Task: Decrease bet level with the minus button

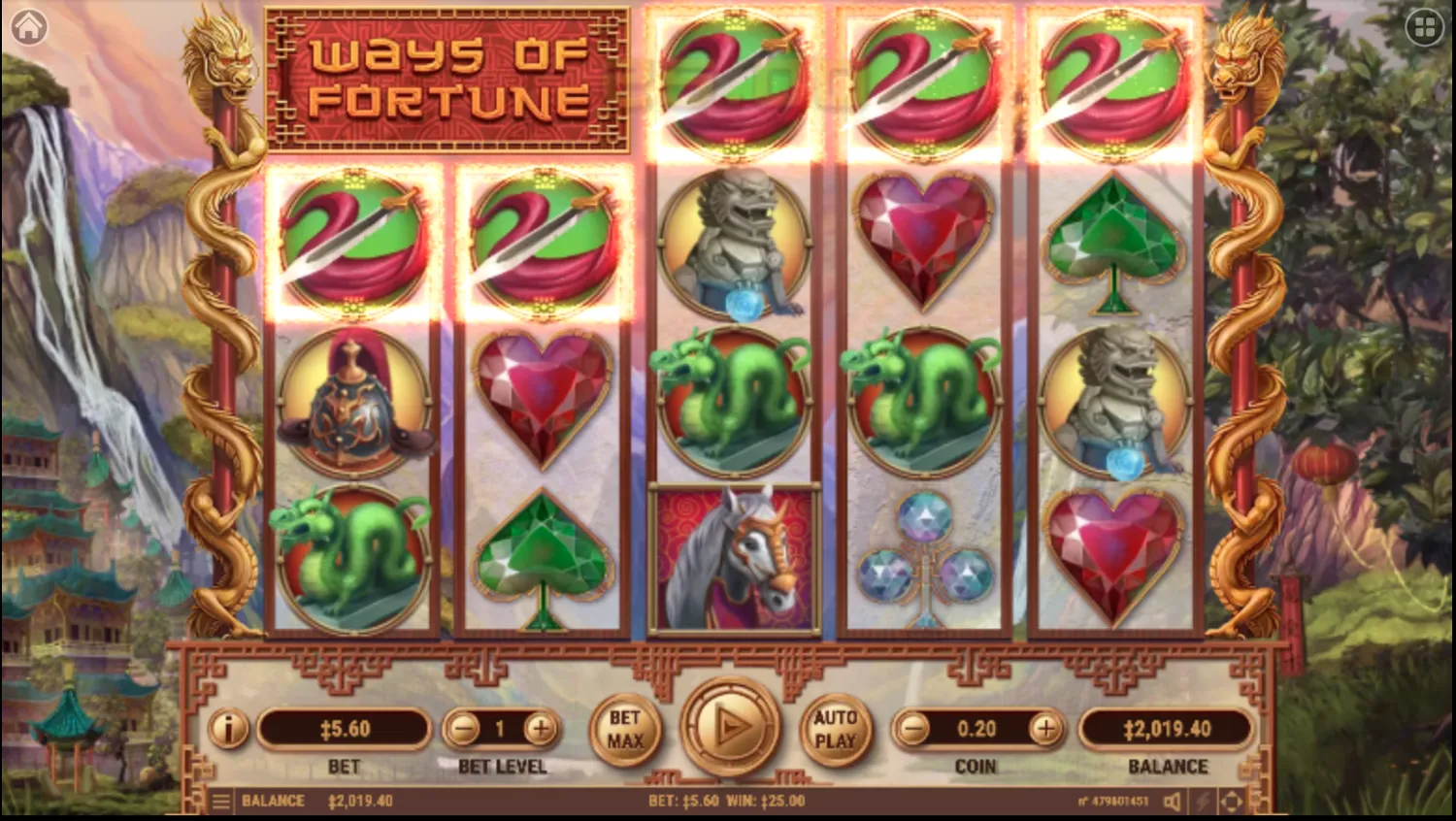Action: (x=464, y=729)
